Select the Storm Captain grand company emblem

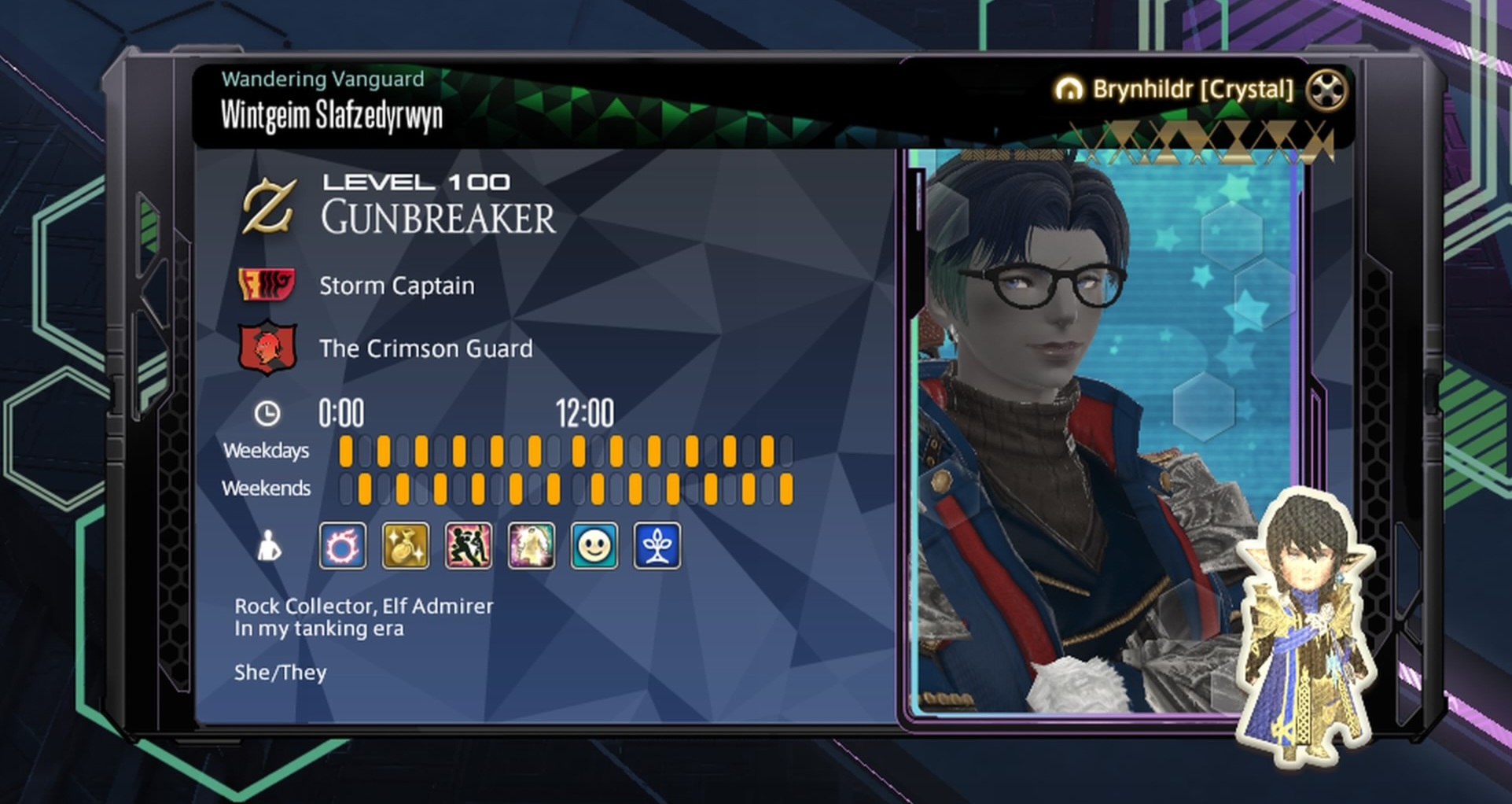[x=267, y=285]
